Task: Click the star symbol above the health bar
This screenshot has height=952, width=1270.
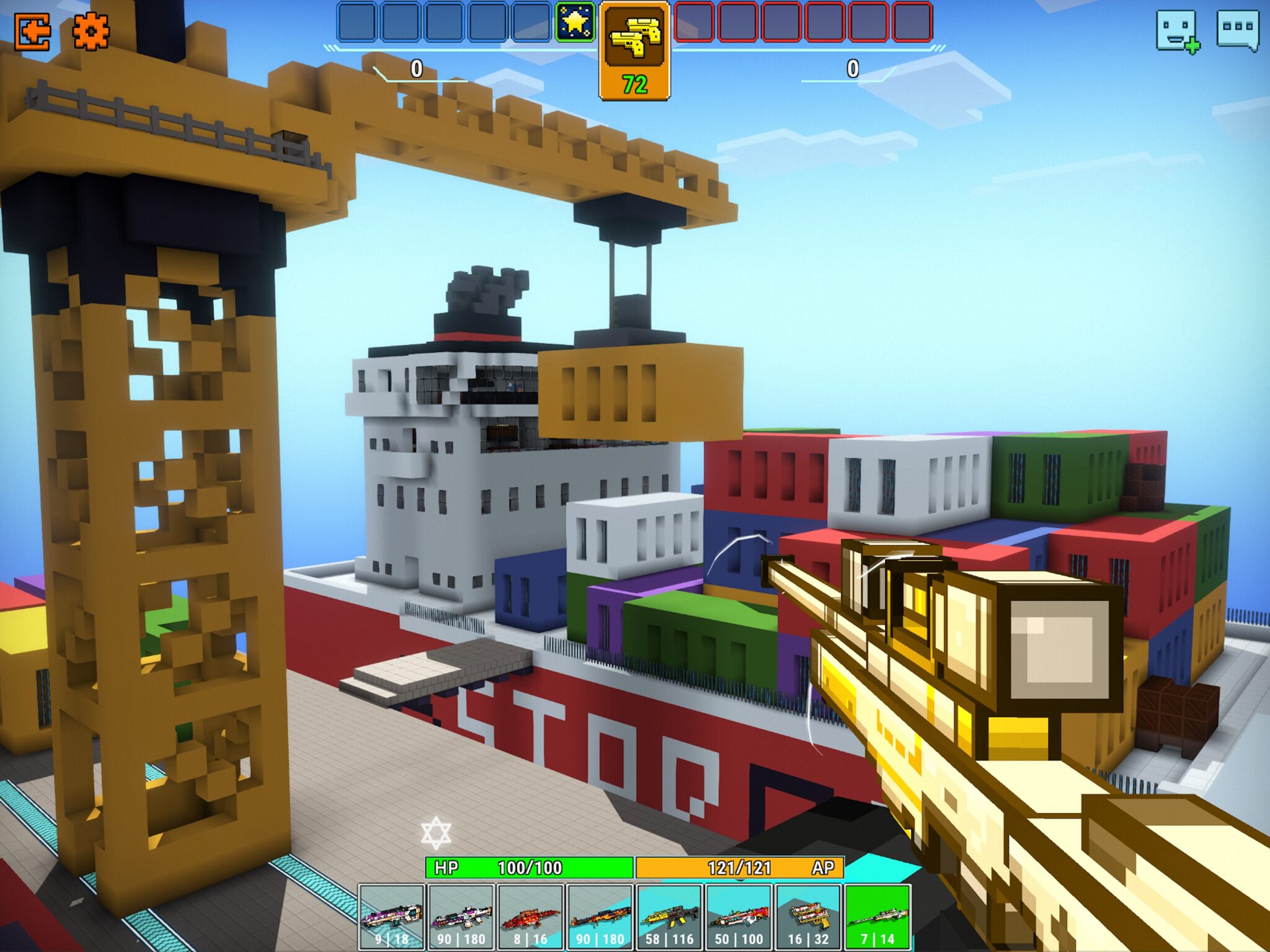Action: tap(437, 831)
